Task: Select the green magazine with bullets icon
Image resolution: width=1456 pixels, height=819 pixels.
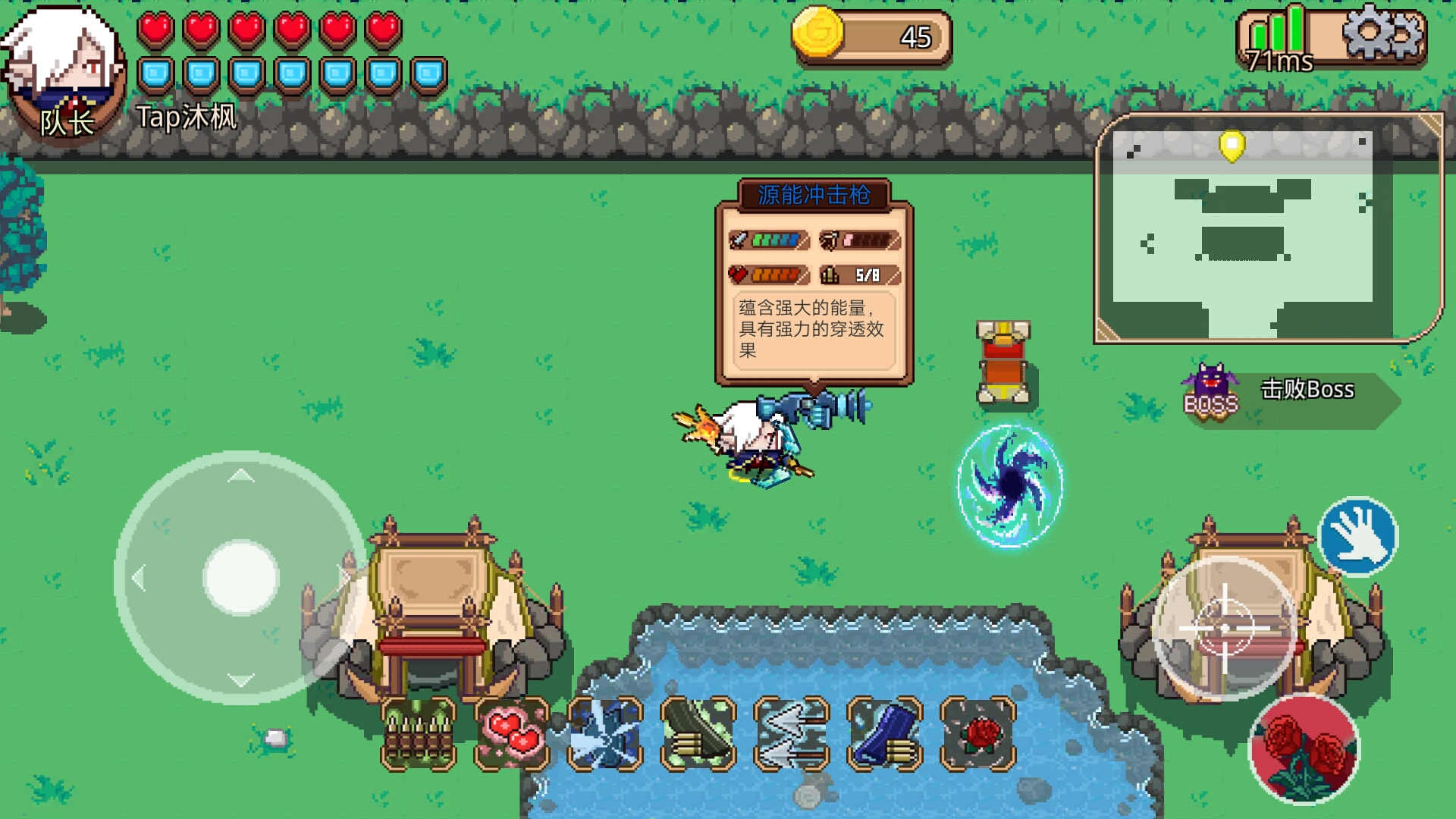Action: (x=698, y=734)
